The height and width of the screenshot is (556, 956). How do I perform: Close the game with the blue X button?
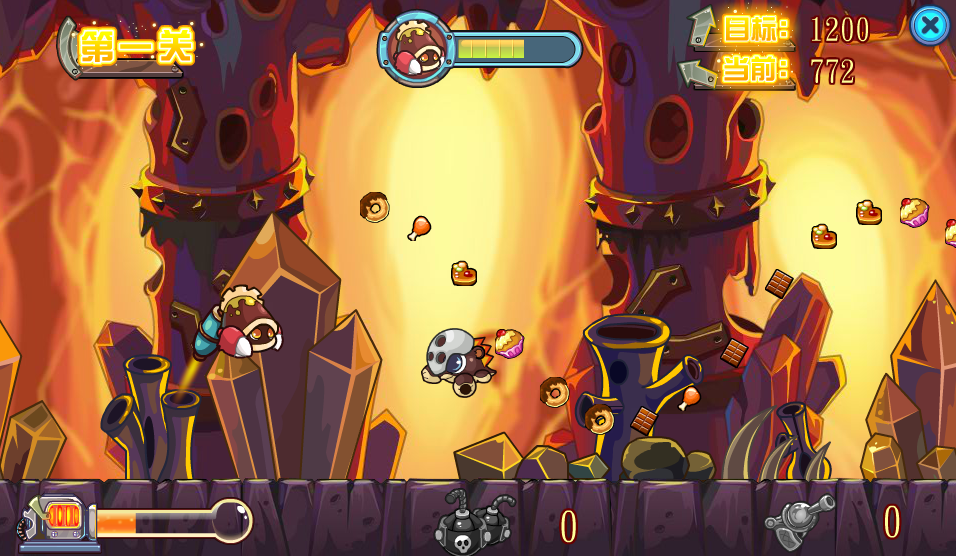pyautogui.click(x=929, y=26)
